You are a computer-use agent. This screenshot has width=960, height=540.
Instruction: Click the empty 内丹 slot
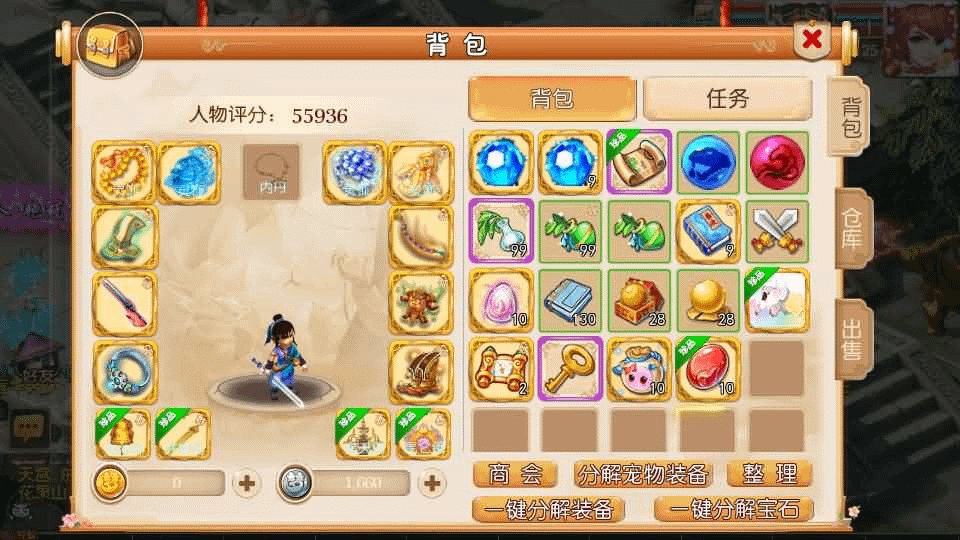[x=272, y=171]
